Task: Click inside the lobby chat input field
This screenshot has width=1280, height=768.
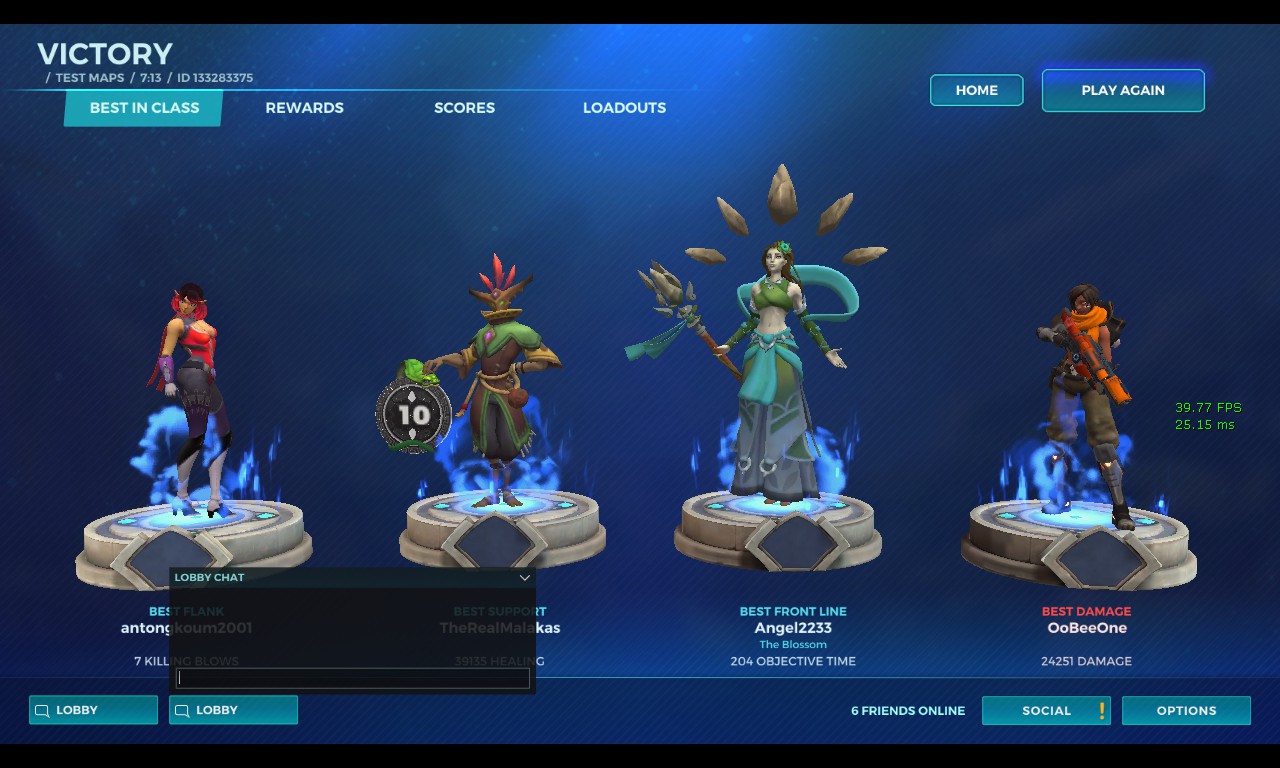Action: point(352,677)
